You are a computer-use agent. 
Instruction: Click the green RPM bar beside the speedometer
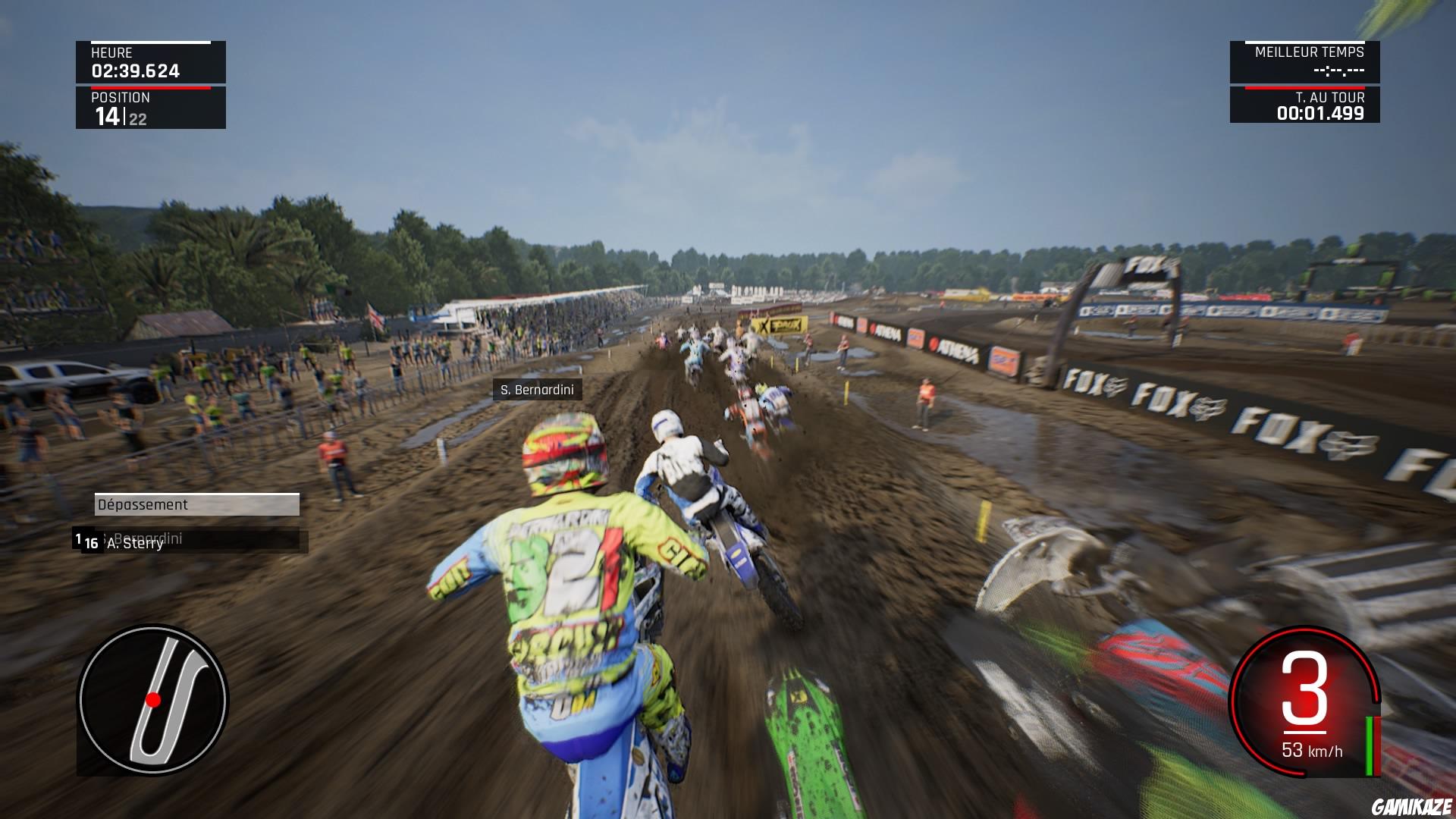pyautogui.click(x=1370, y=746)
